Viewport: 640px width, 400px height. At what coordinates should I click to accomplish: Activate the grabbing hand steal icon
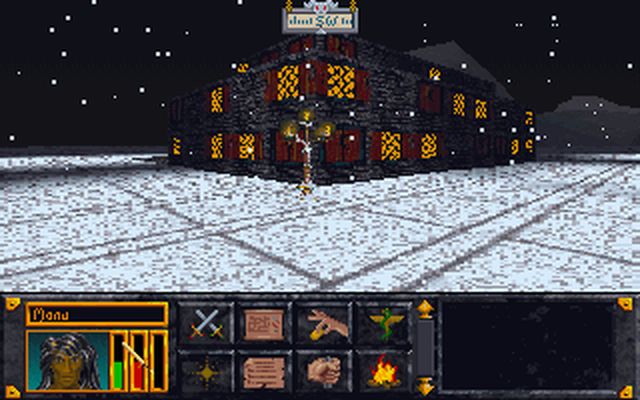[323, 324]
